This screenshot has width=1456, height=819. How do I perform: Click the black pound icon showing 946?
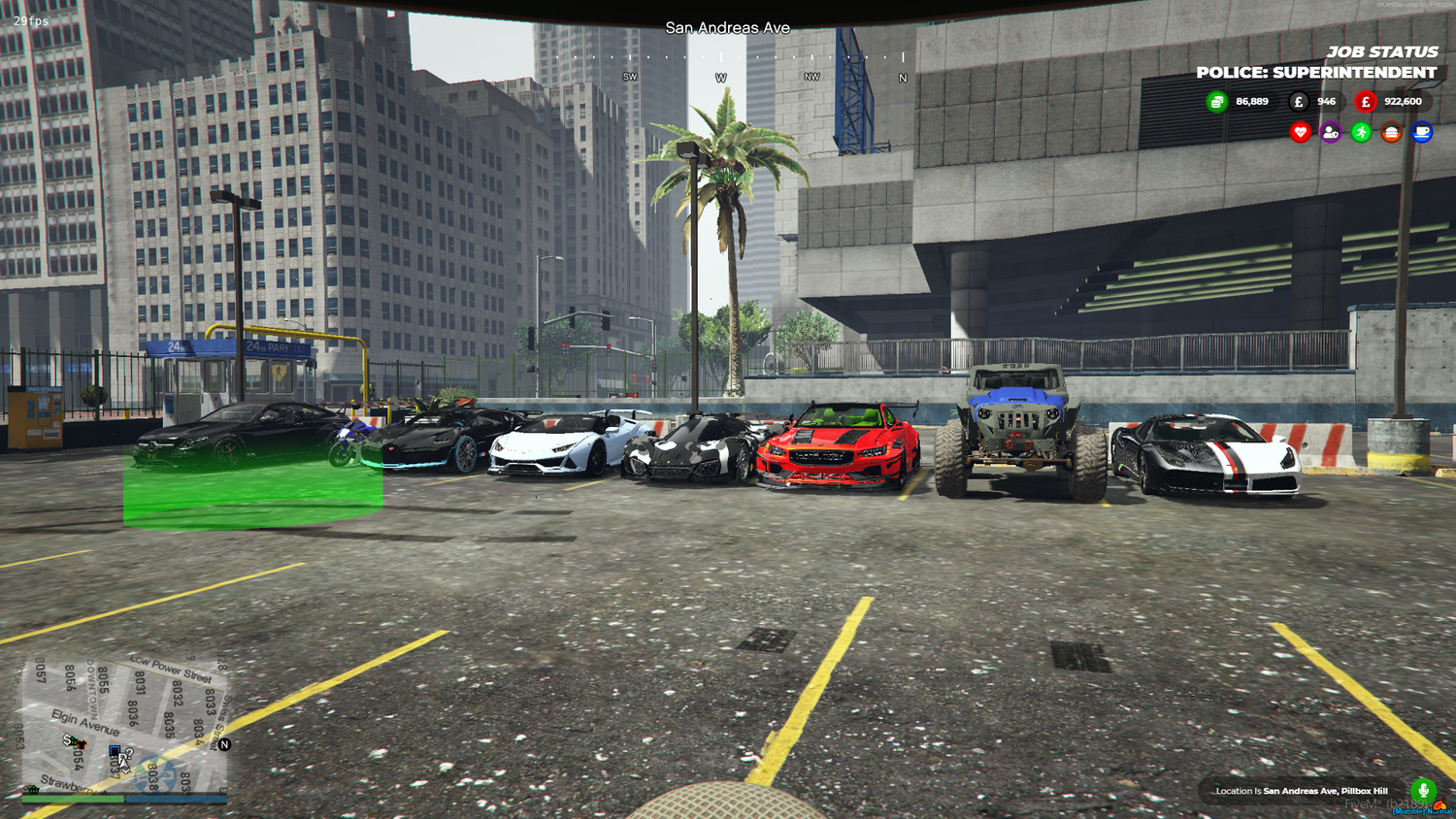1299,102
